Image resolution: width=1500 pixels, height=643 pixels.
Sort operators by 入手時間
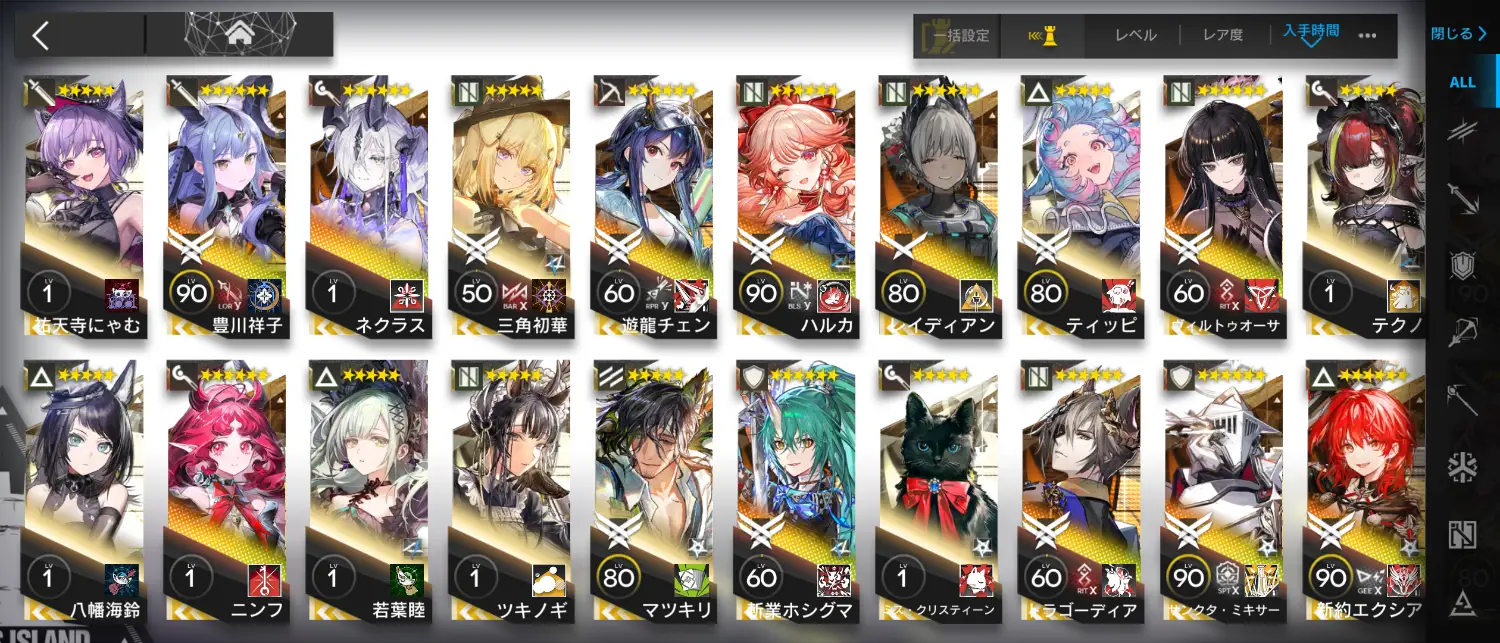tap(1310, 34)
